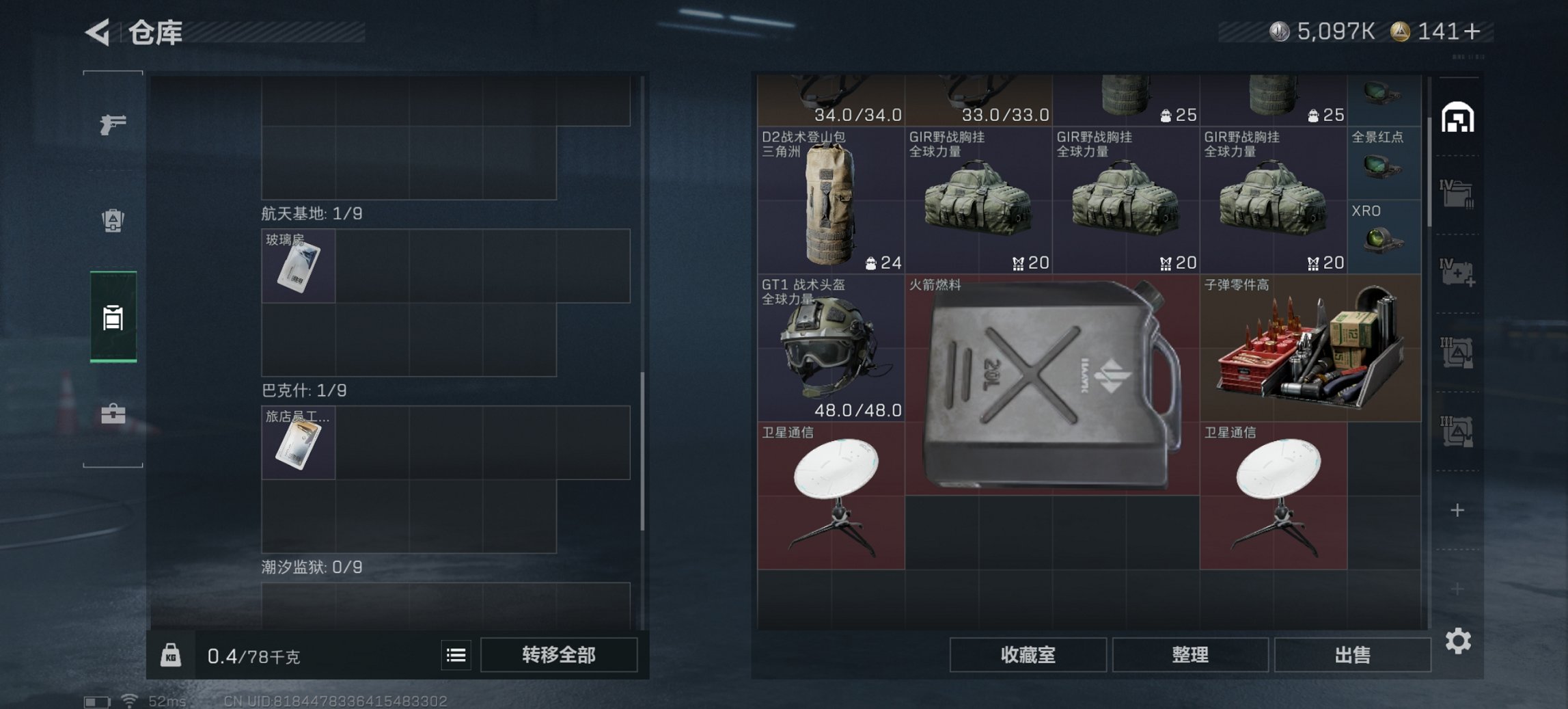Expand the 潮汐监狱 section header
The width and height of the screenshot is (1568, 709).
311,565
